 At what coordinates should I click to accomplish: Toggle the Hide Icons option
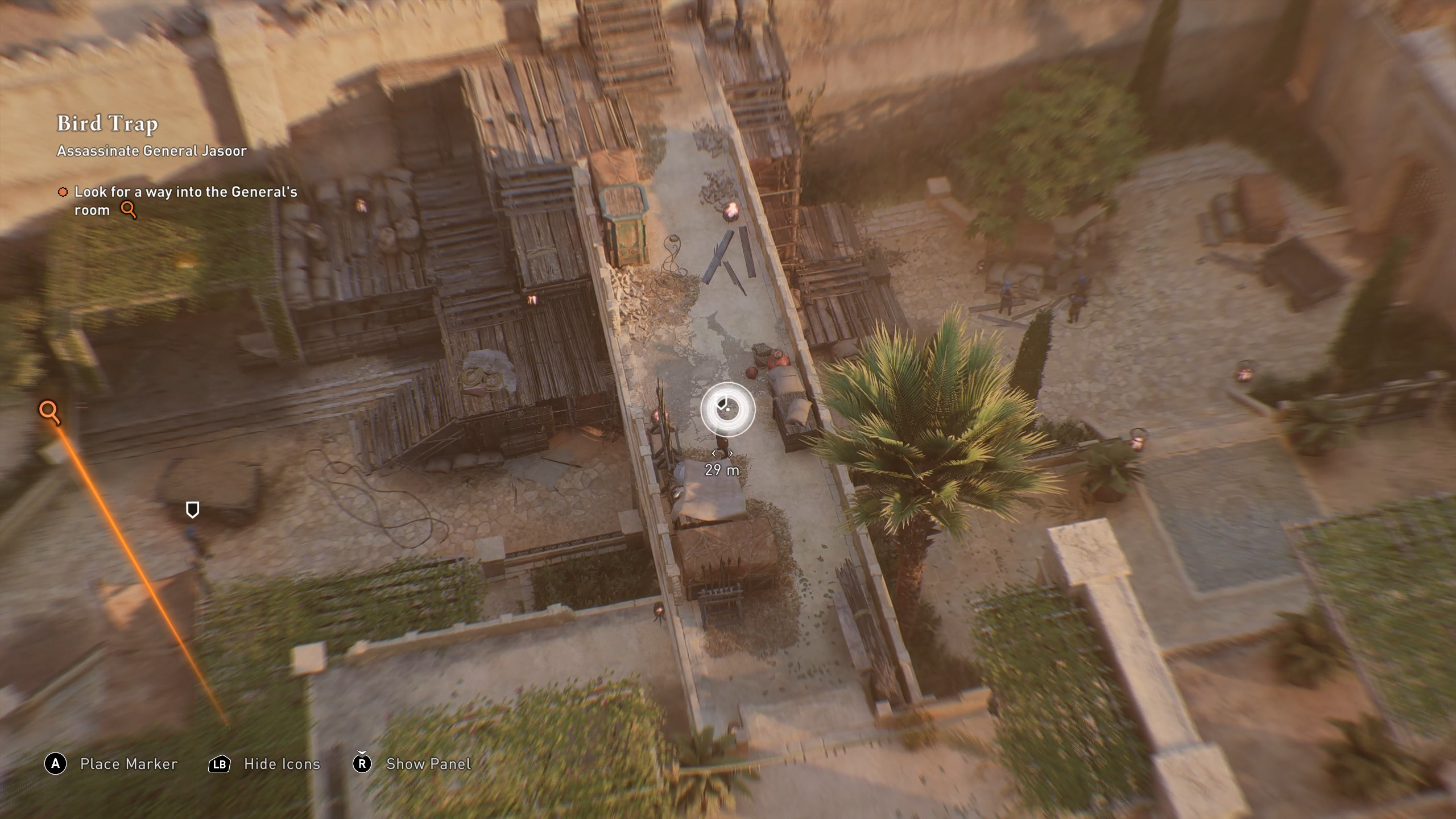point(282,764)
